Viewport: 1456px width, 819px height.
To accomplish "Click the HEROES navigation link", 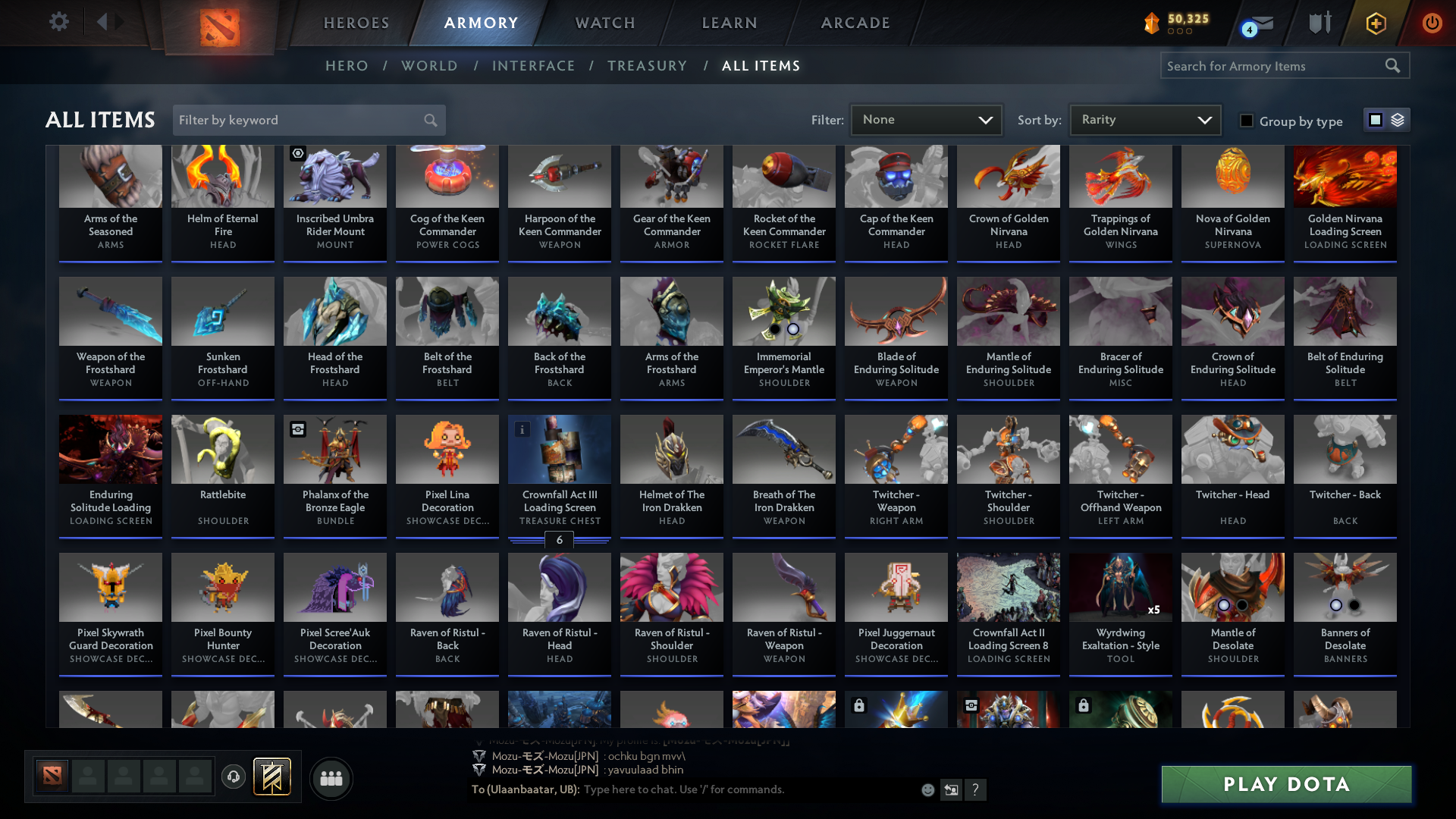I will [x=356, y=23].
